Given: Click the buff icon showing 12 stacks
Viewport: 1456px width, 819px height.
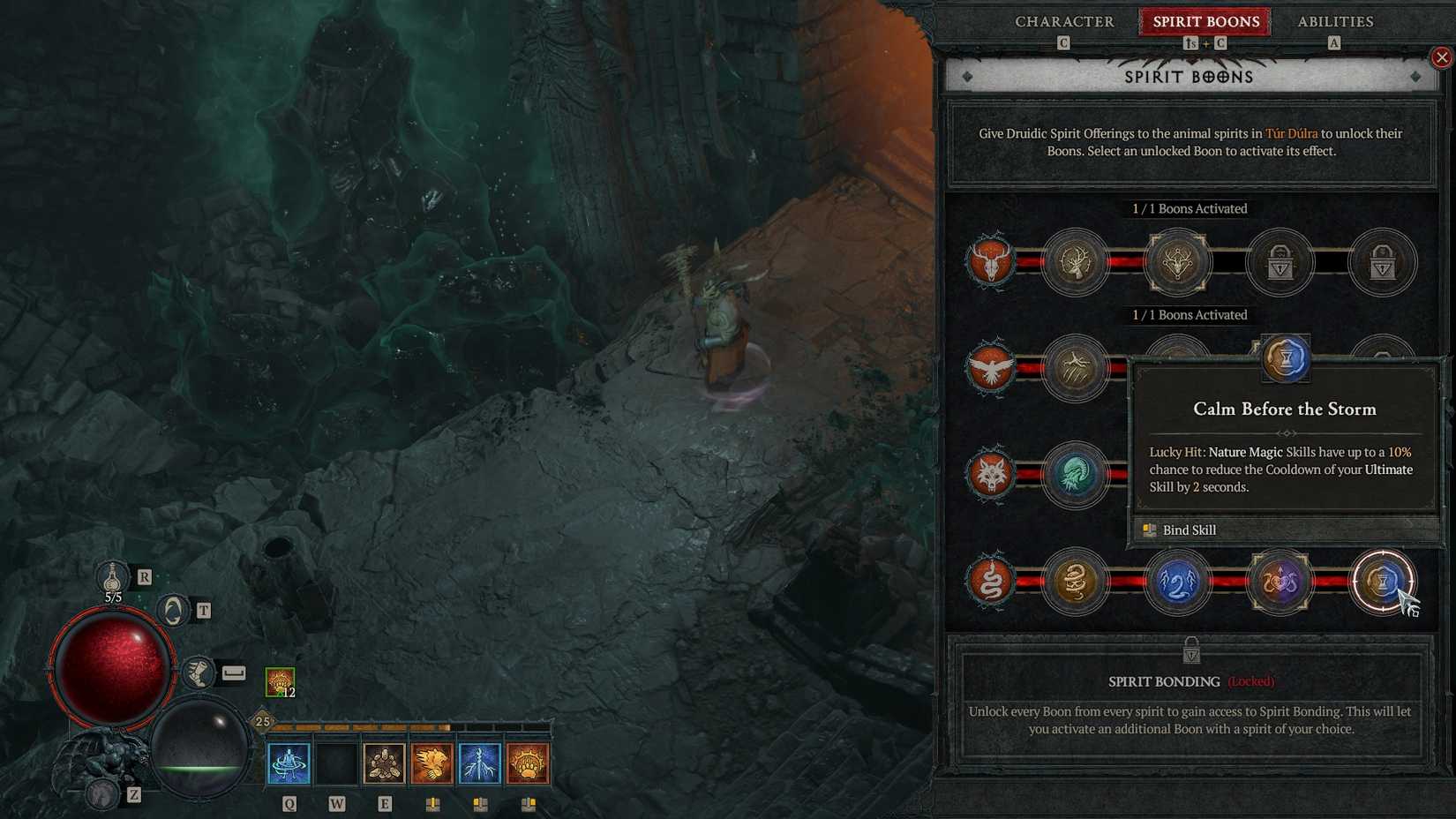Looking at the screenshot, I should pos(279,680).
